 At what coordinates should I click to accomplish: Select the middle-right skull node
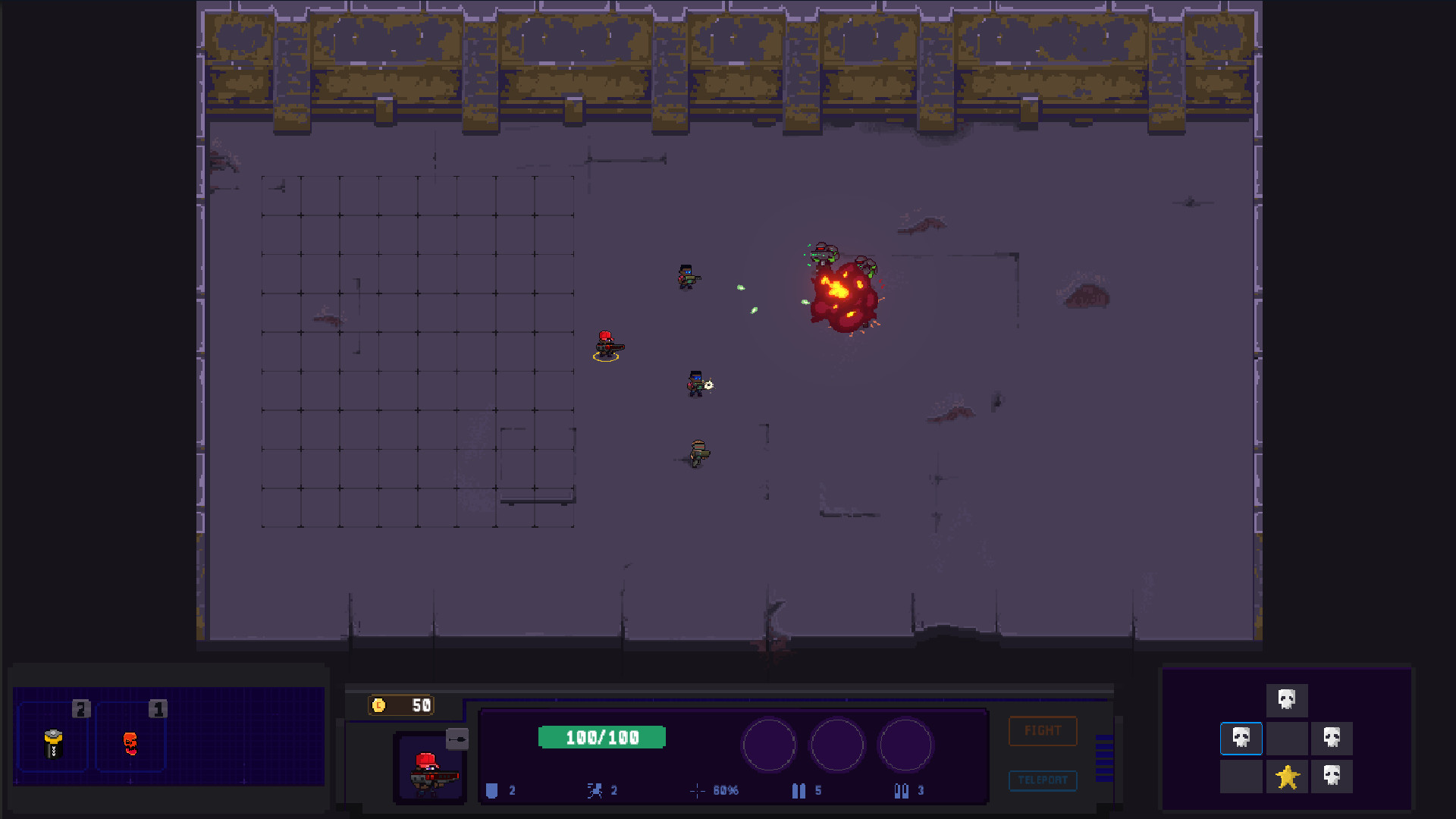[x=1332, y=738]
